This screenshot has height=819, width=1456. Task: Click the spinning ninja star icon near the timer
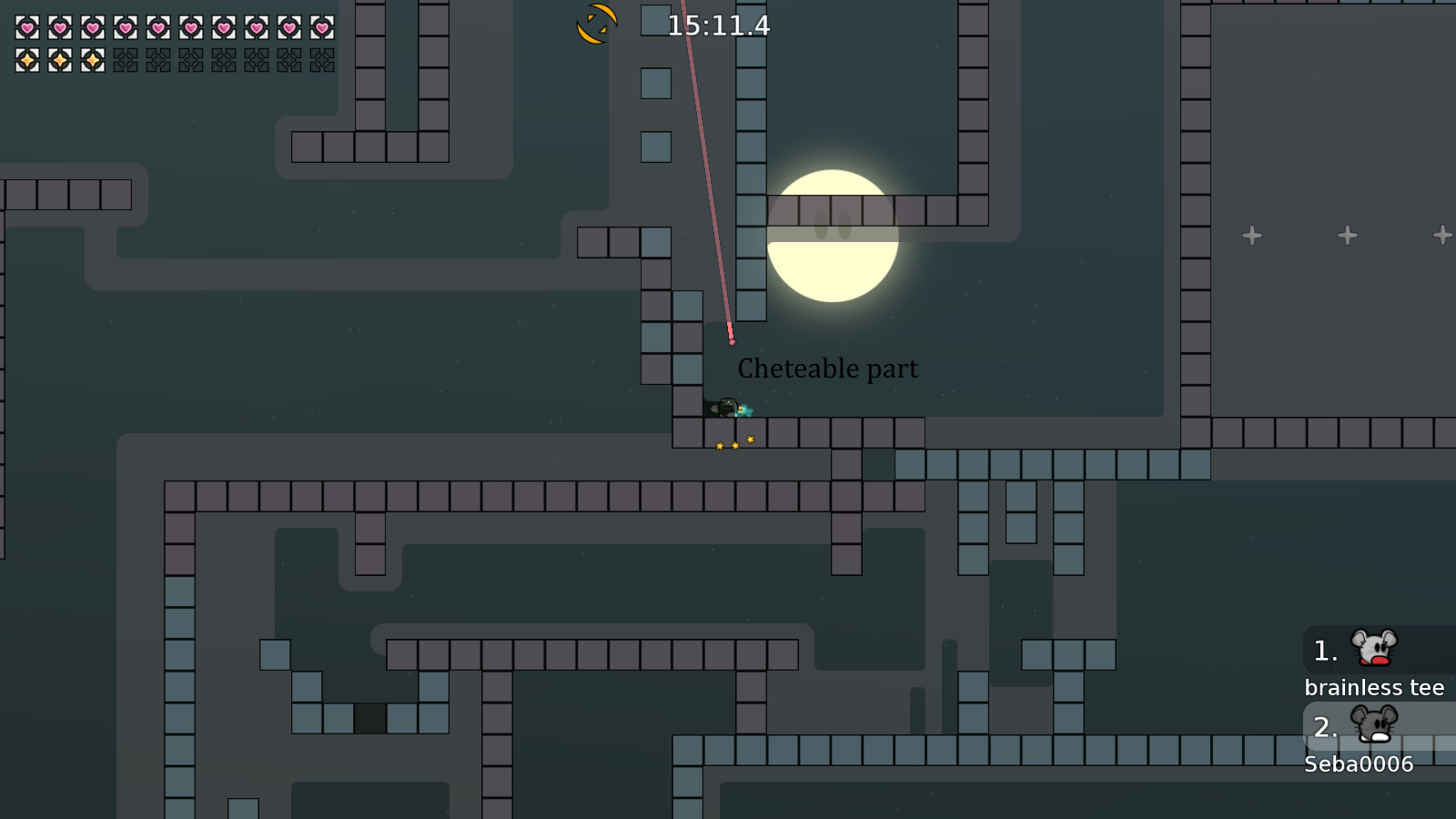597,22
